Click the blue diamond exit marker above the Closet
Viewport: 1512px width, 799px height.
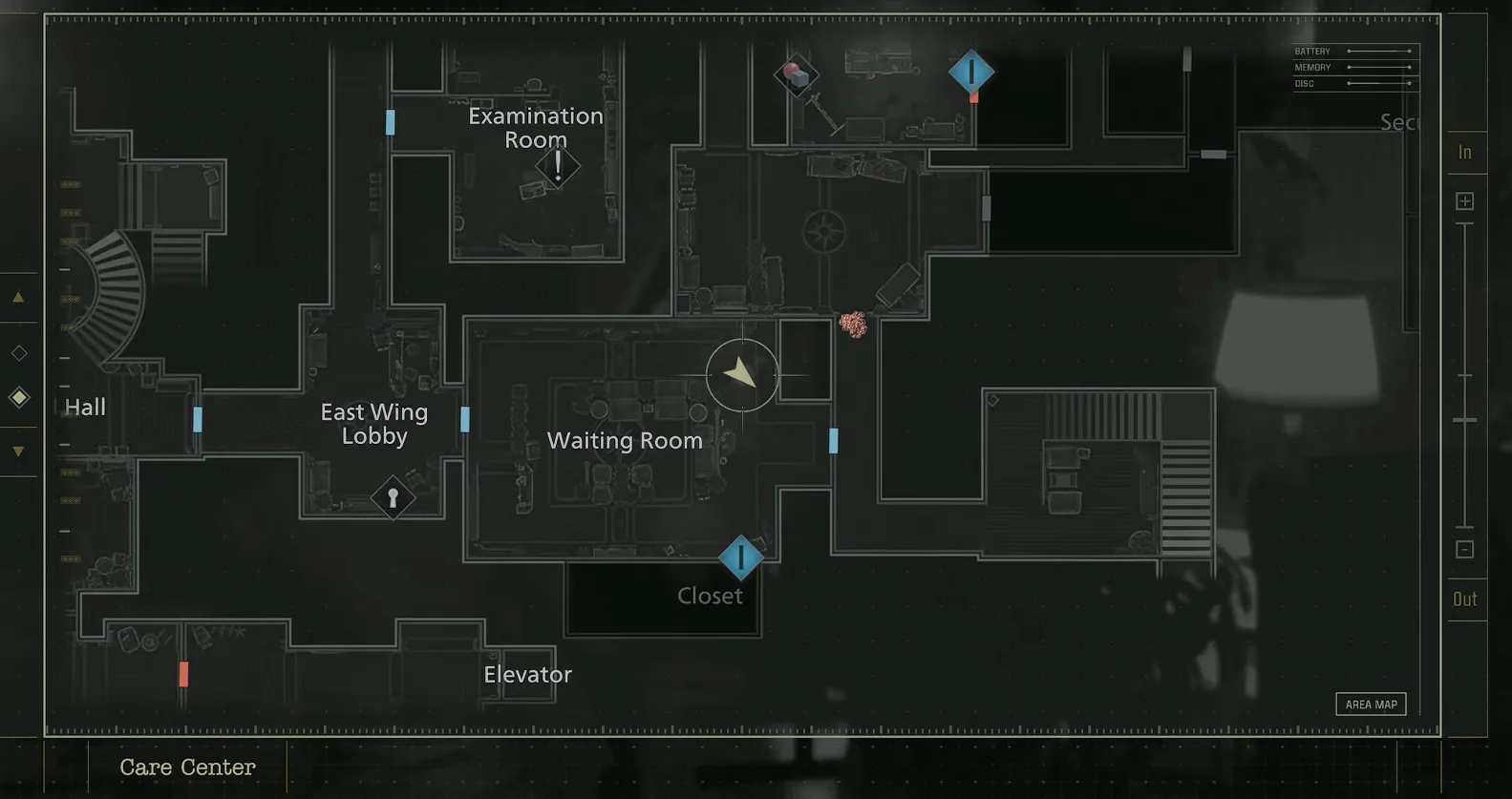pos(741,558)
